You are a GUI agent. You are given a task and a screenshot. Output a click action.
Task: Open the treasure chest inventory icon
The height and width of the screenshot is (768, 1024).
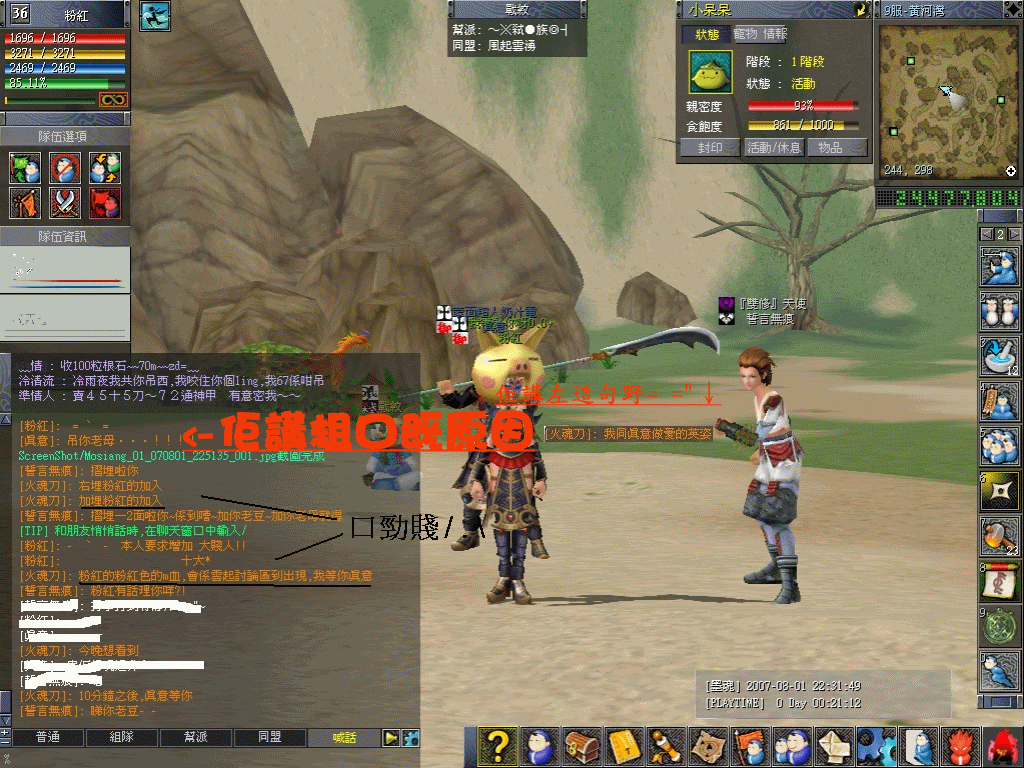(582, 746)
